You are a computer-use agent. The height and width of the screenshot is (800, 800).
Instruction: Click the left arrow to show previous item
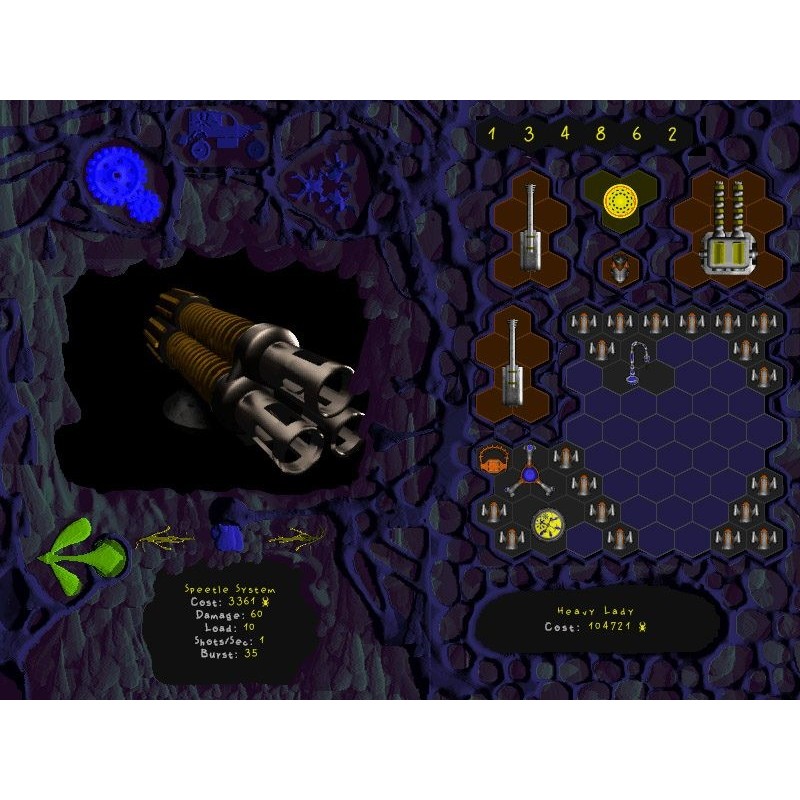coord(166,540)
